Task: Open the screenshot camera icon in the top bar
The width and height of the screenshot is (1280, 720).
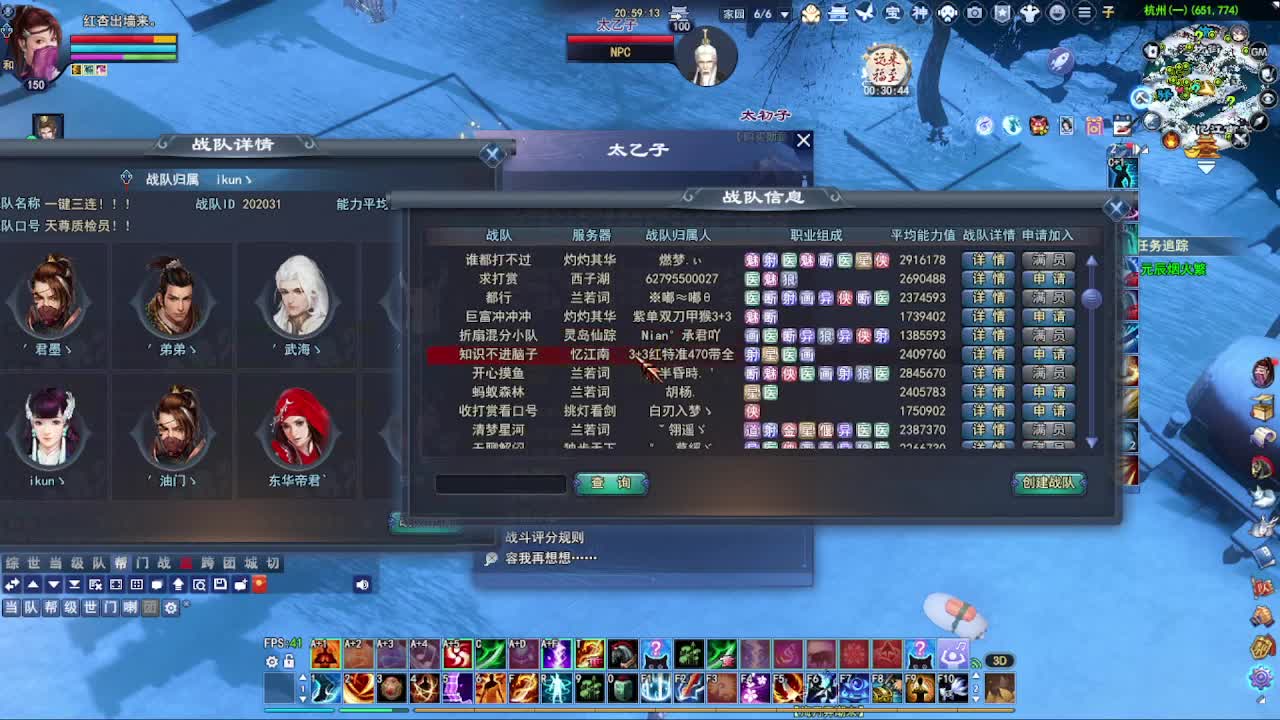Action: (x=975, y=14)
